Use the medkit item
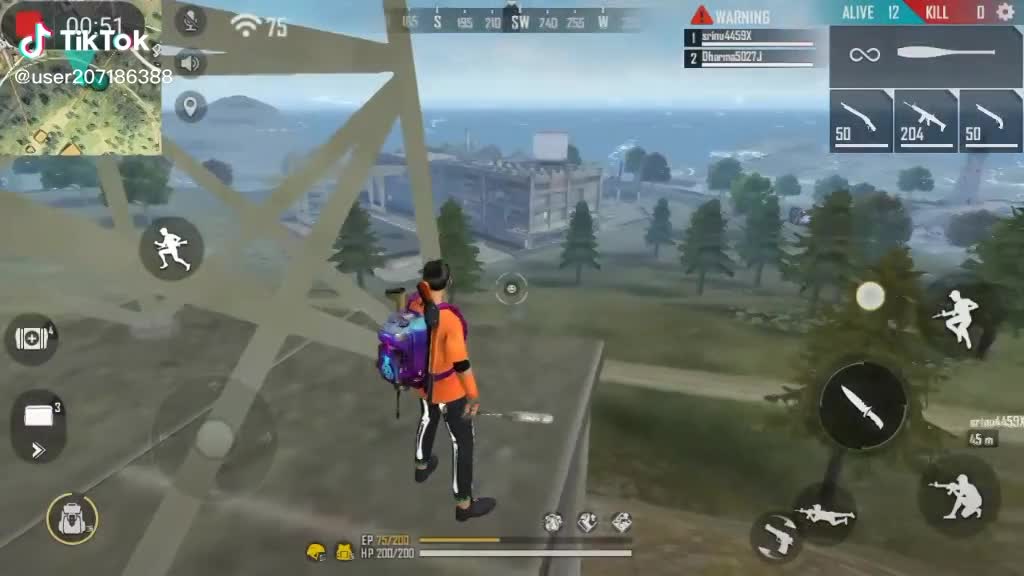 (33, 338)
